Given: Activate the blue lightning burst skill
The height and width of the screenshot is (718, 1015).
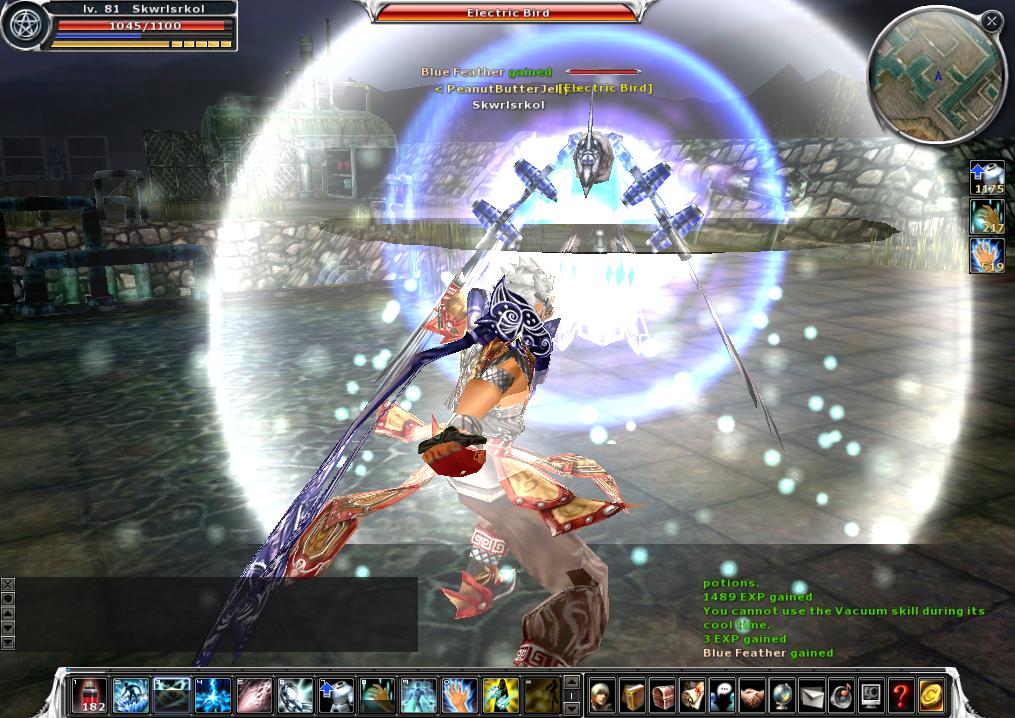Looking at the screenshot, I should pyautogui.click(x=213, y=694).
